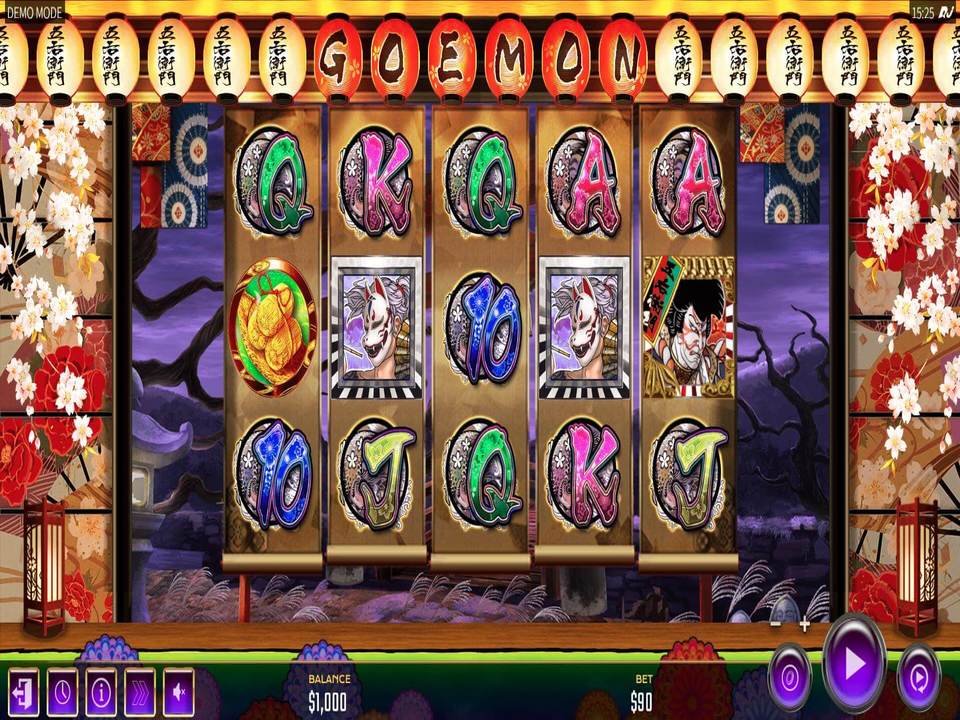The height and width of the screenshot is (720, 960).
Task: Open the game history clock button
Action: (62, 690)
